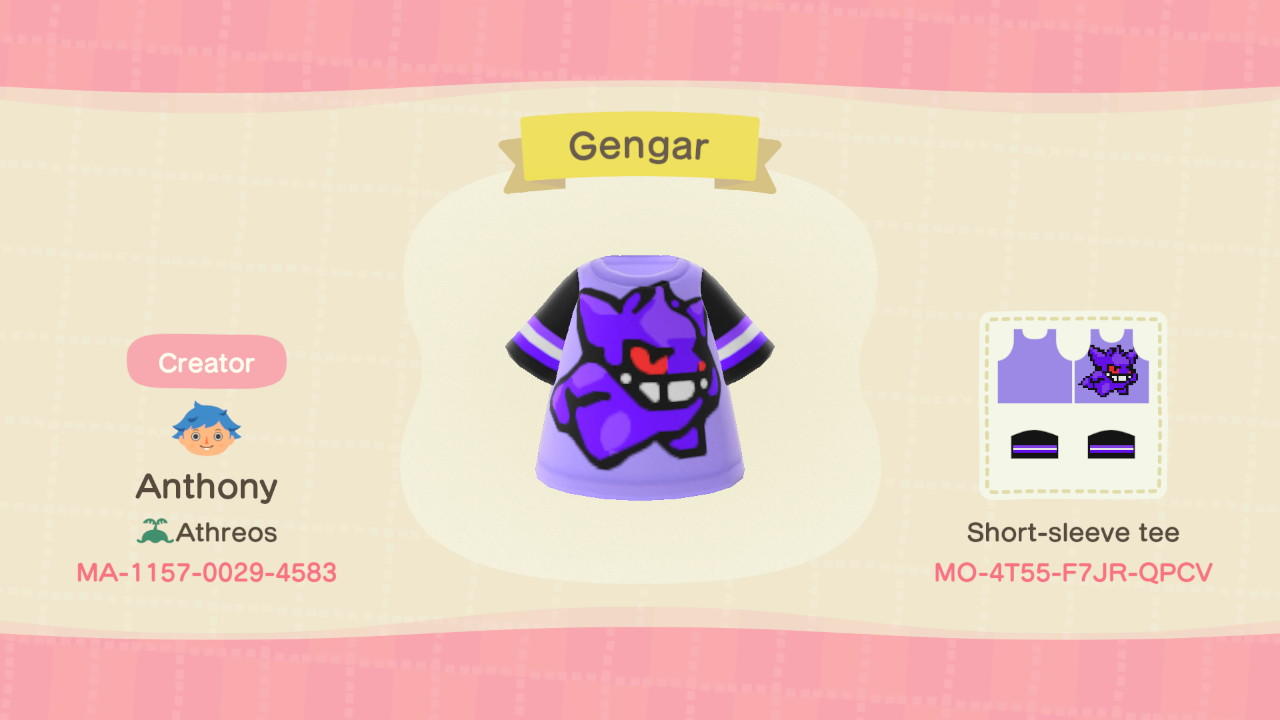Select the front tank panel in design layout
The image size is (1280, 720).
(1037, 365)
